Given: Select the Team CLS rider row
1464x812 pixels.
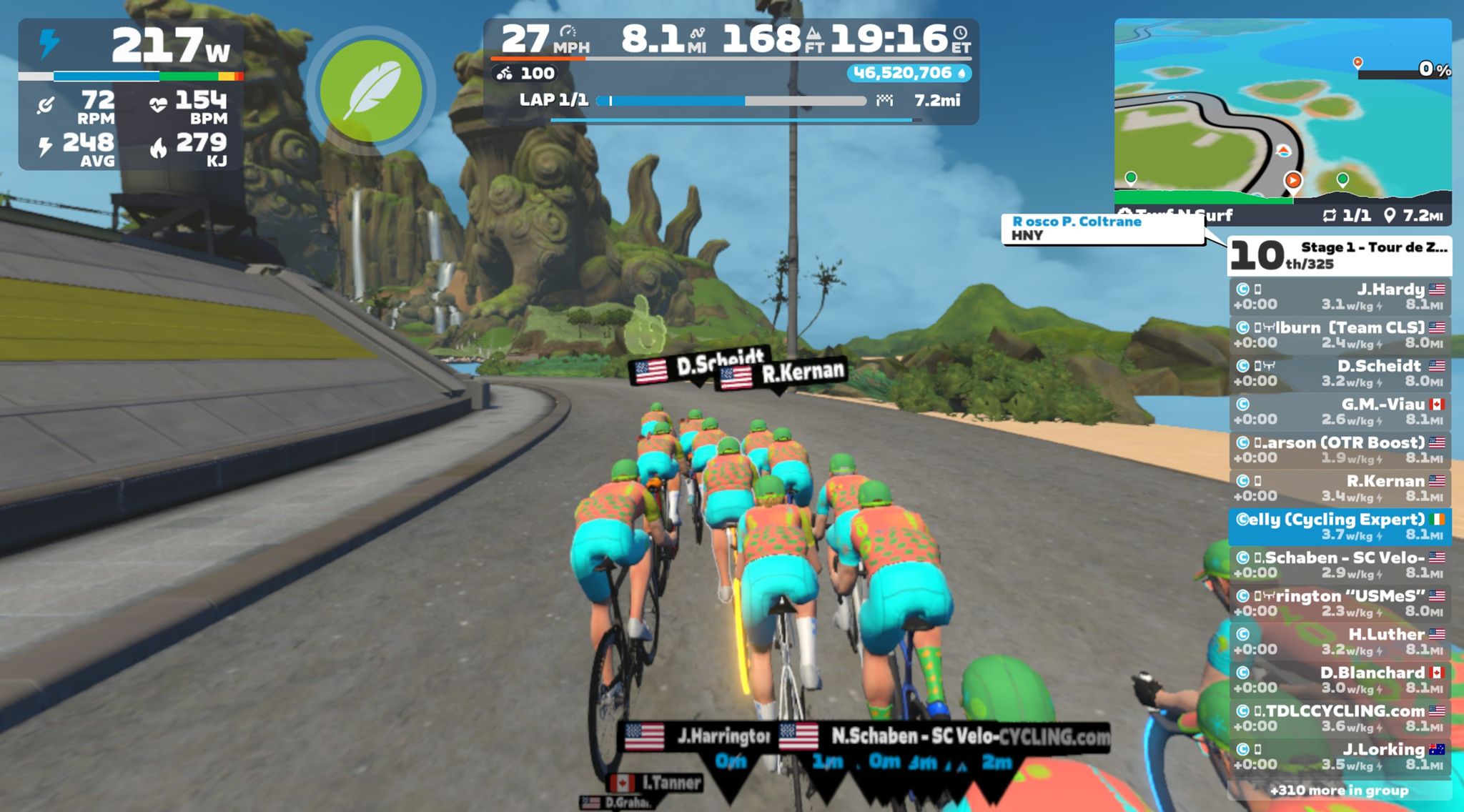Looking at the screenshot, I should [1339, 335].
